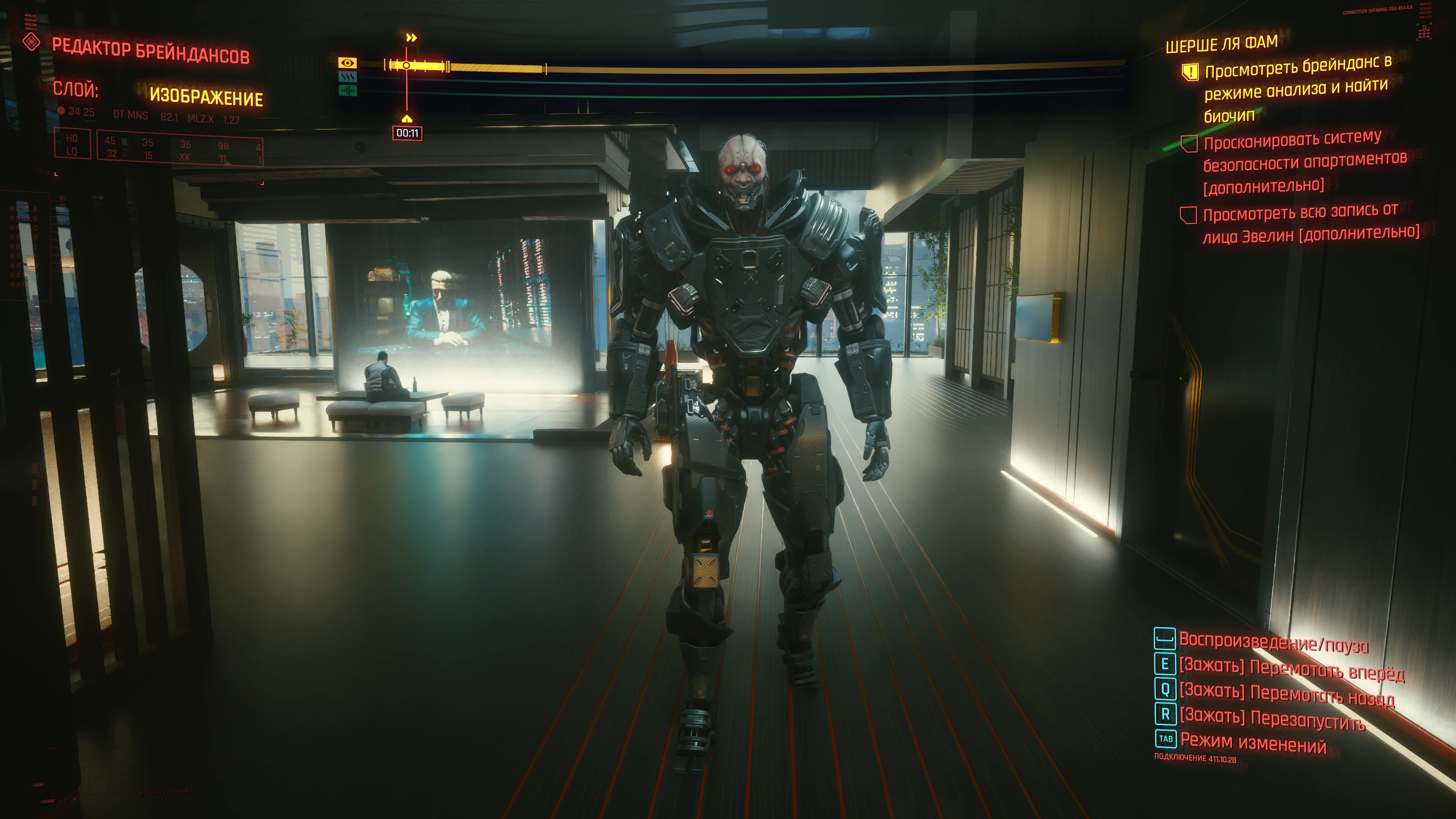Viewport: 1456px width, 819px height.
Task: Select the optional security system scan objective
Action: [x=1303, y=162]
